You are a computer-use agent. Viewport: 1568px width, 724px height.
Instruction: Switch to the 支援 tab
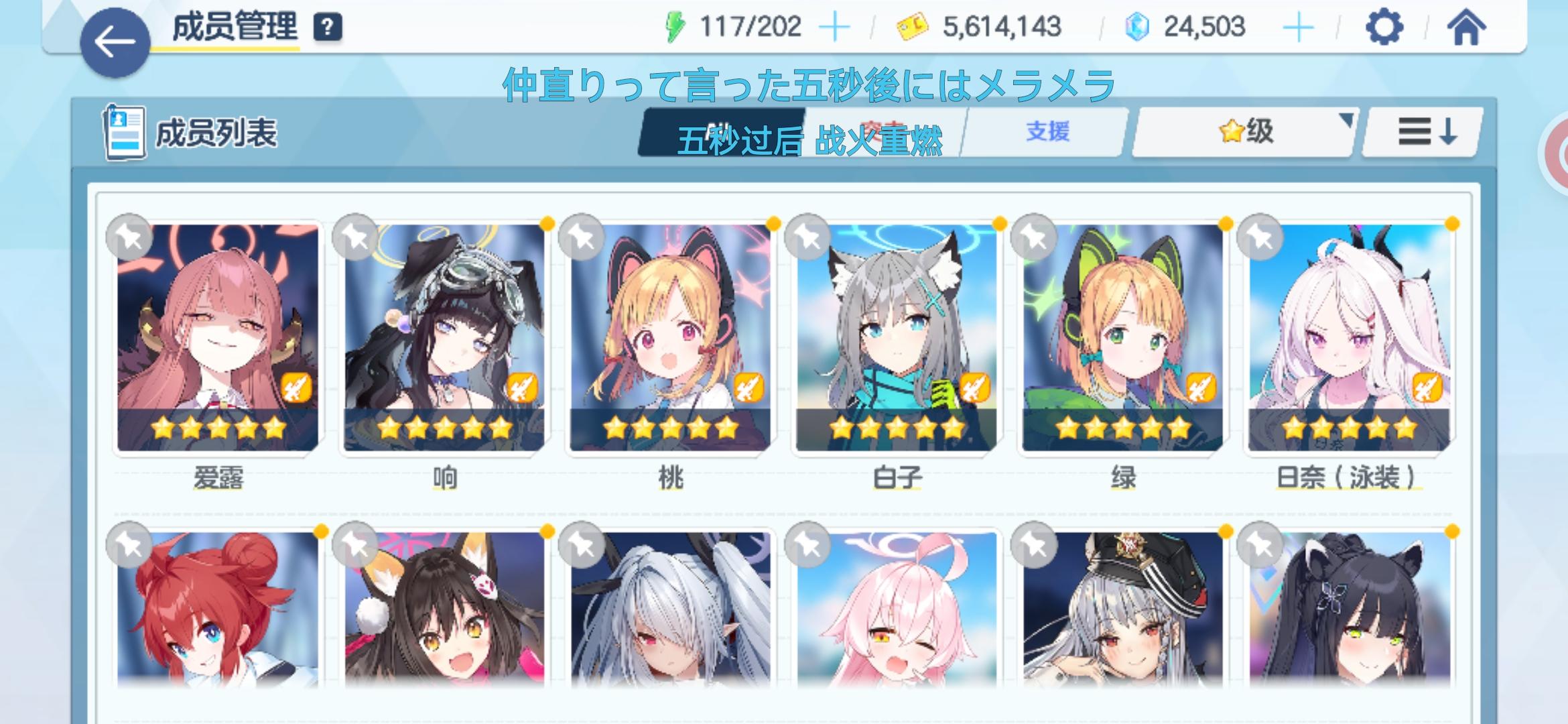(x=1051, y=133)
